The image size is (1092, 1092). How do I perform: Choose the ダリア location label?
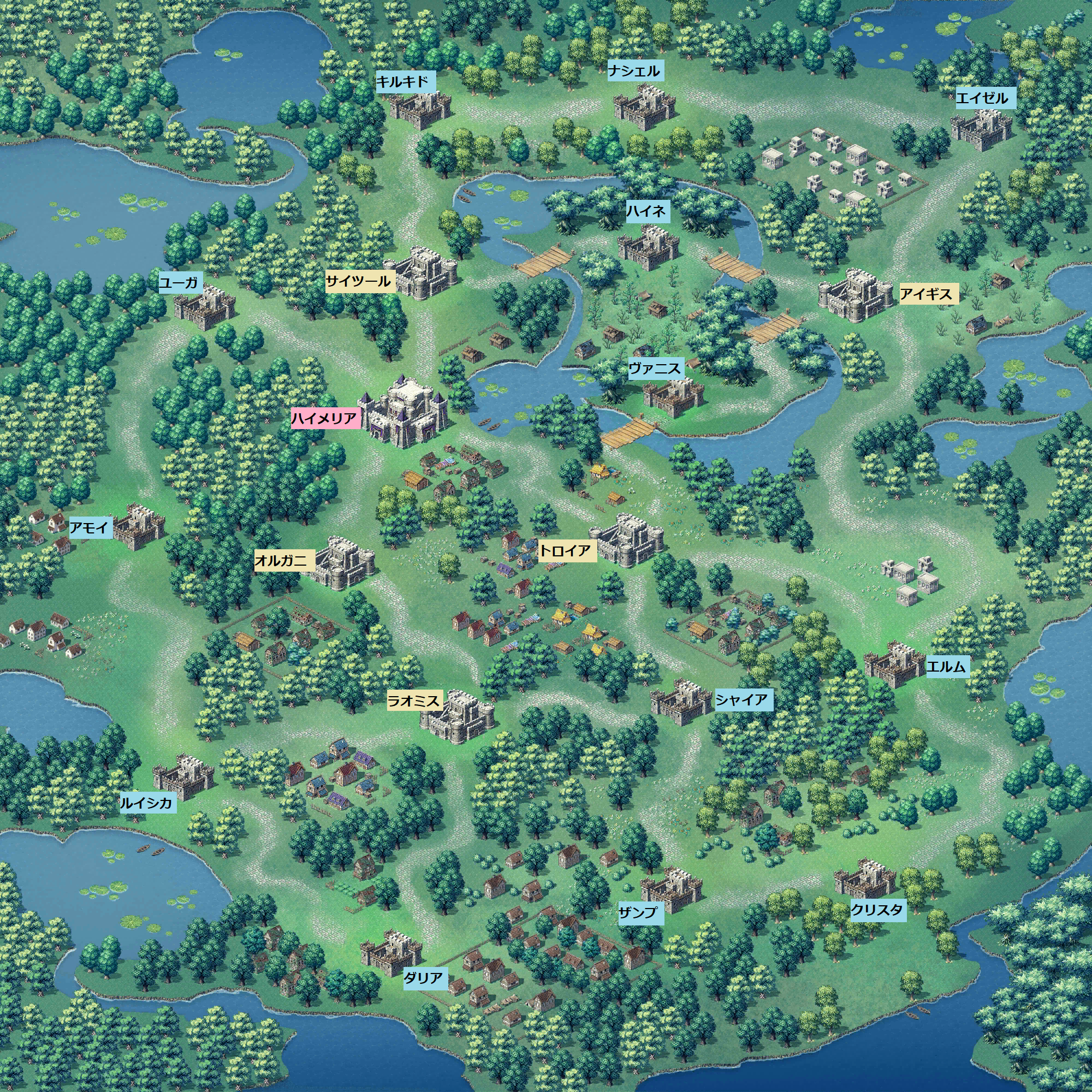[424, 978]
